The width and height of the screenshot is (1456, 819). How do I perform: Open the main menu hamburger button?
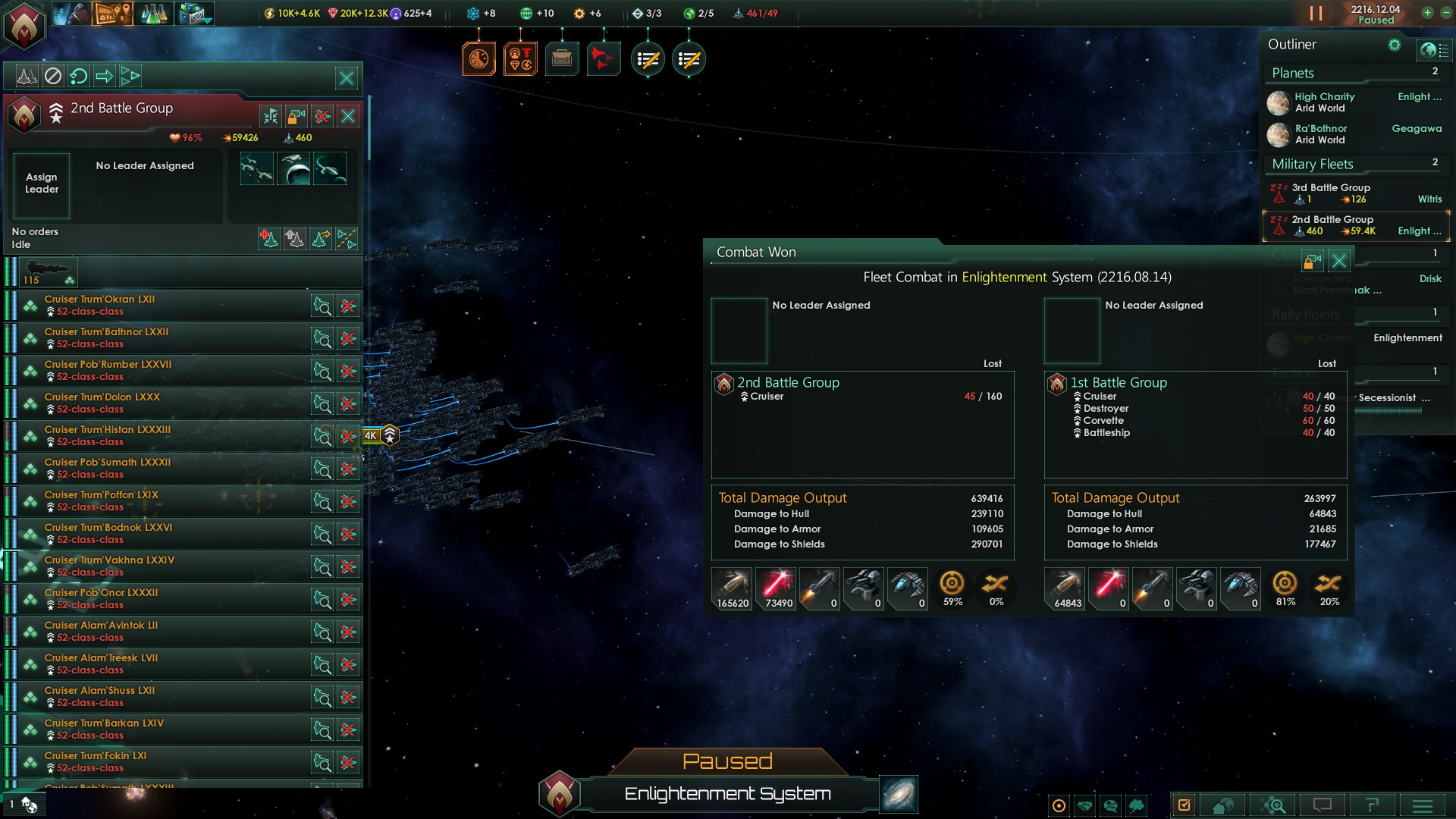(x=1422, y=805)
